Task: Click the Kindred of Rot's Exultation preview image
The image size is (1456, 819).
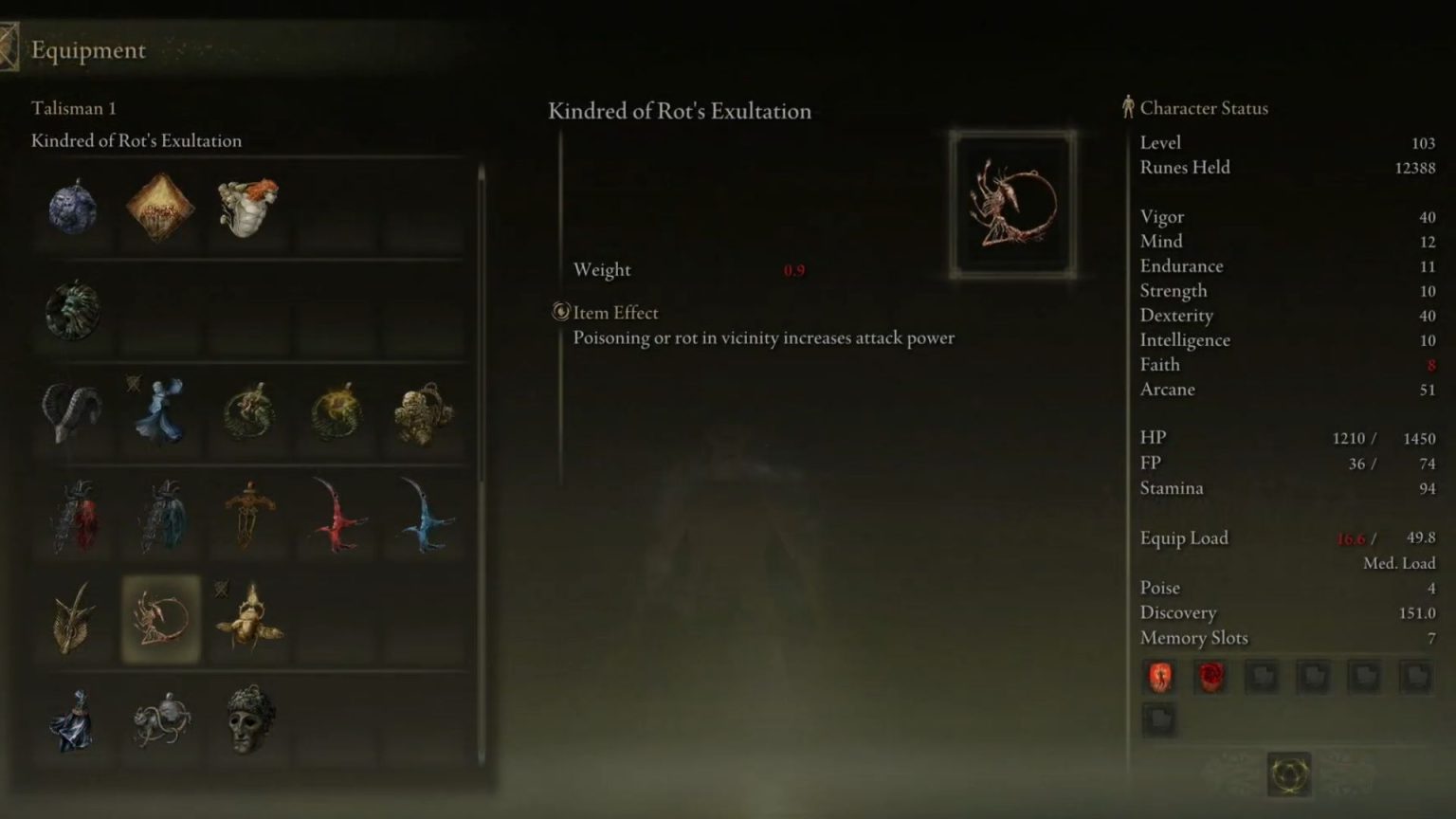Action: [x=1010, y=202]
